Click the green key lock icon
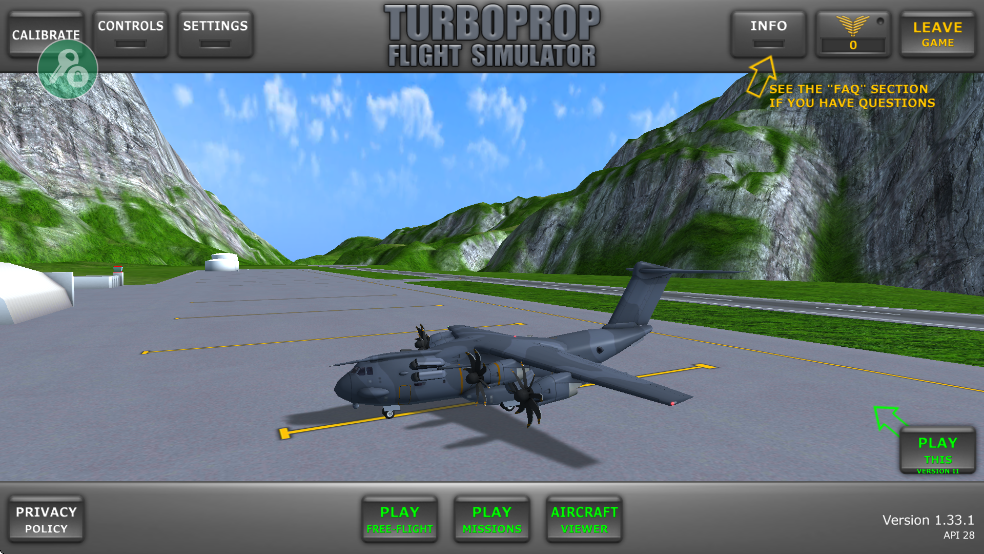This screenshot has height=554, width=984. (x=68, y=69)
